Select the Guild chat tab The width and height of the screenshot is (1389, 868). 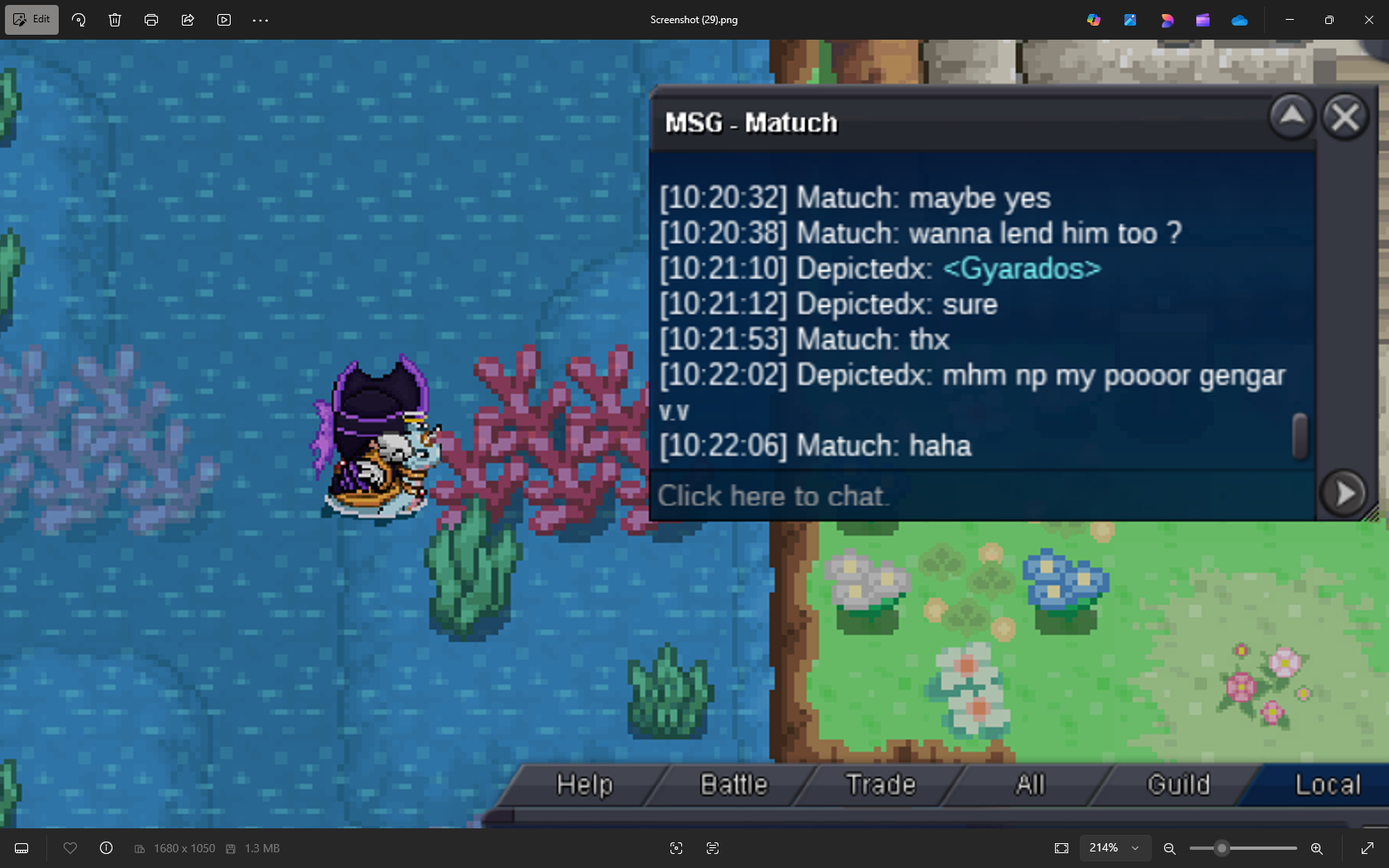[1178, 785]
